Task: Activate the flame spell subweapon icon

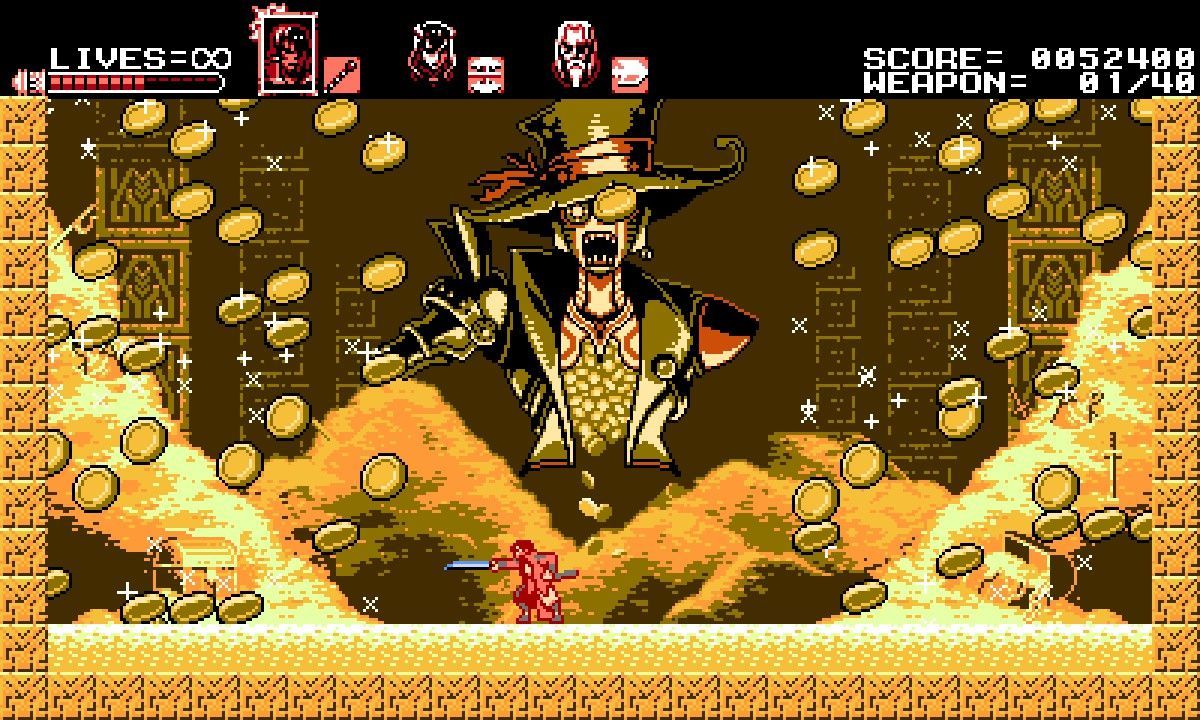Action: coord(629,74)
